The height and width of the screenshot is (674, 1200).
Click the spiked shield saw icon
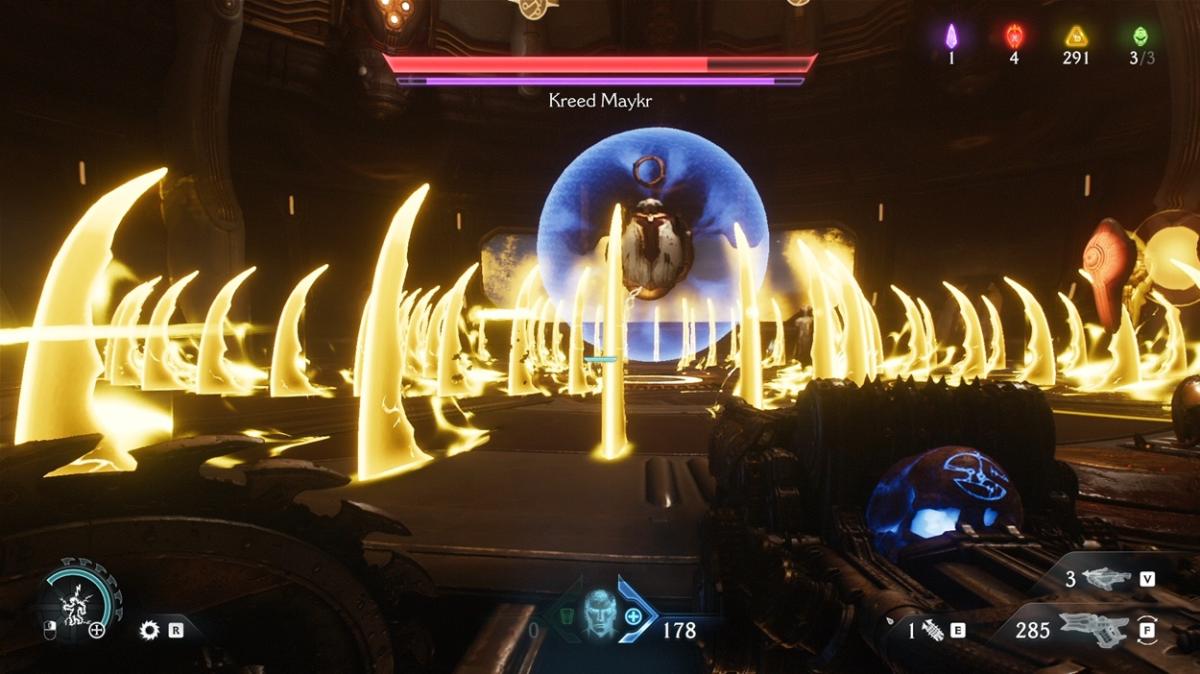[x=150, y=630]
